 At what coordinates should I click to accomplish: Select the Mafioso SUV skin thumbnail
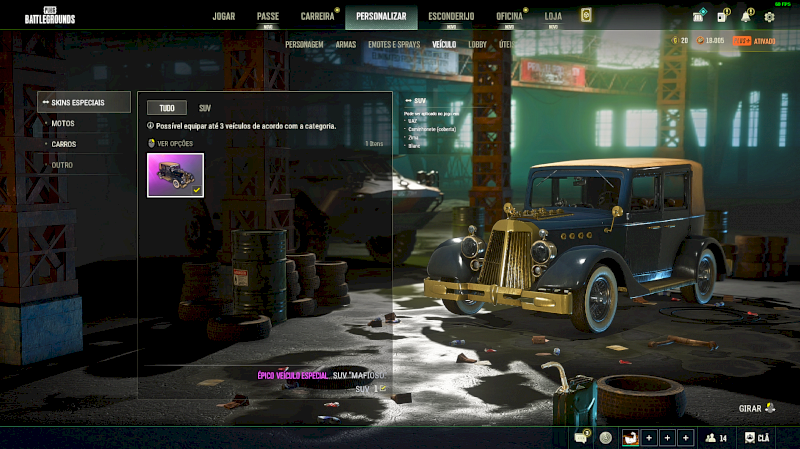(x=175, y=175)
